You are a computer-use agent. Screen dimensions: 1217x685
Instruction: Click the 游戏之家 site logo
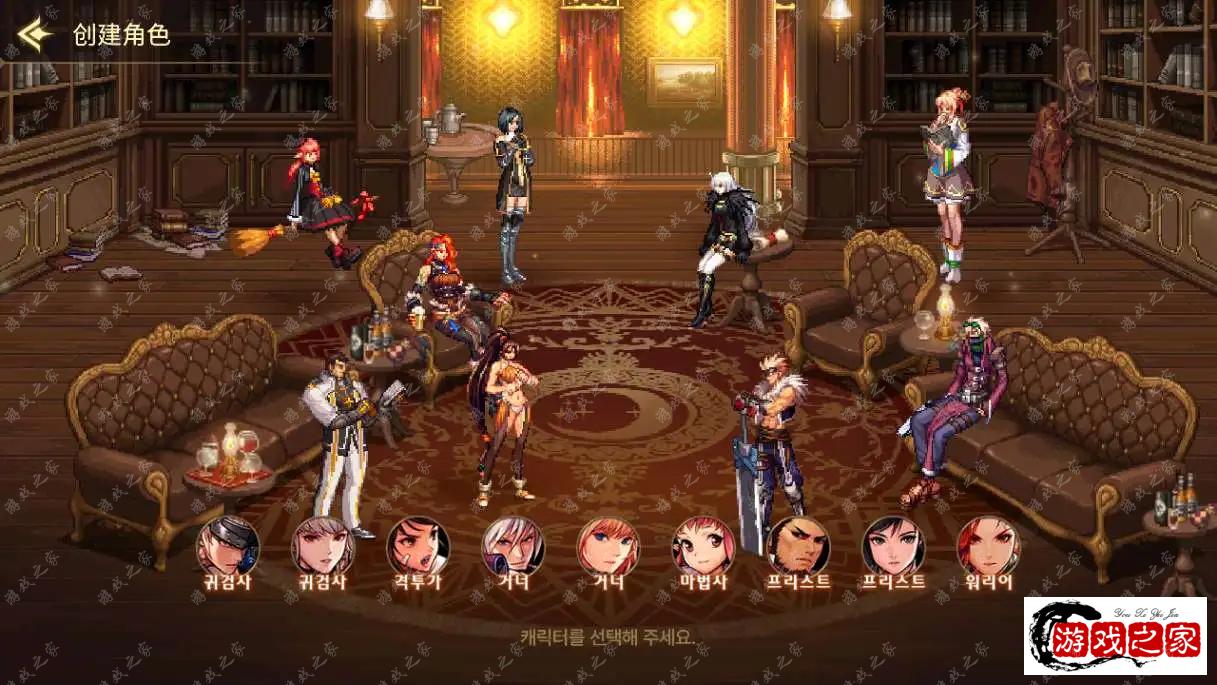(1115, 636)
